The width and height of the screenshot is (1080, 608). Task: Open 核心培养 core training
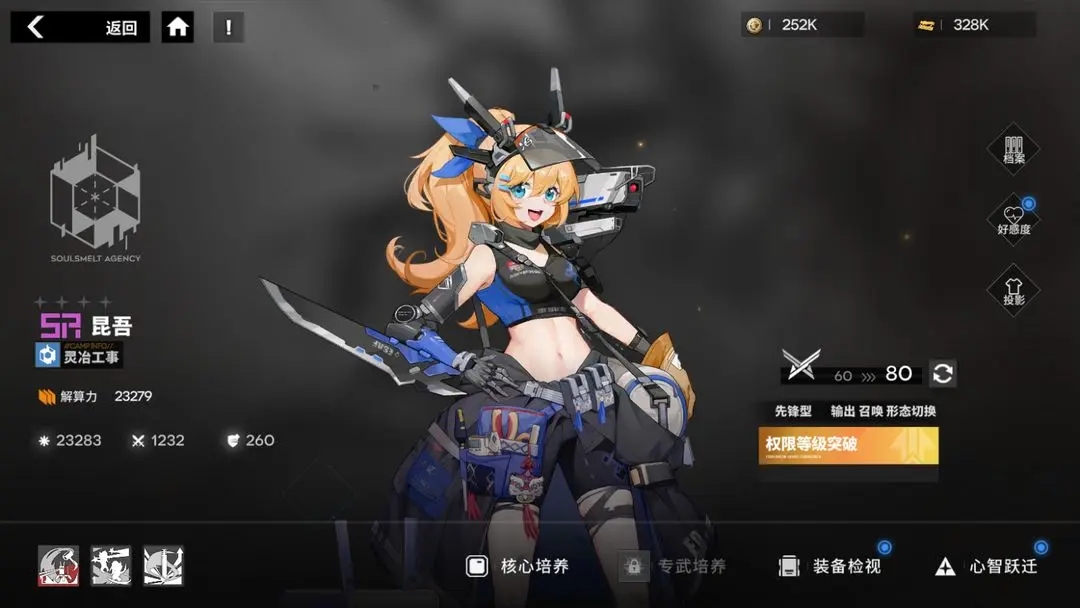(519, 566)
